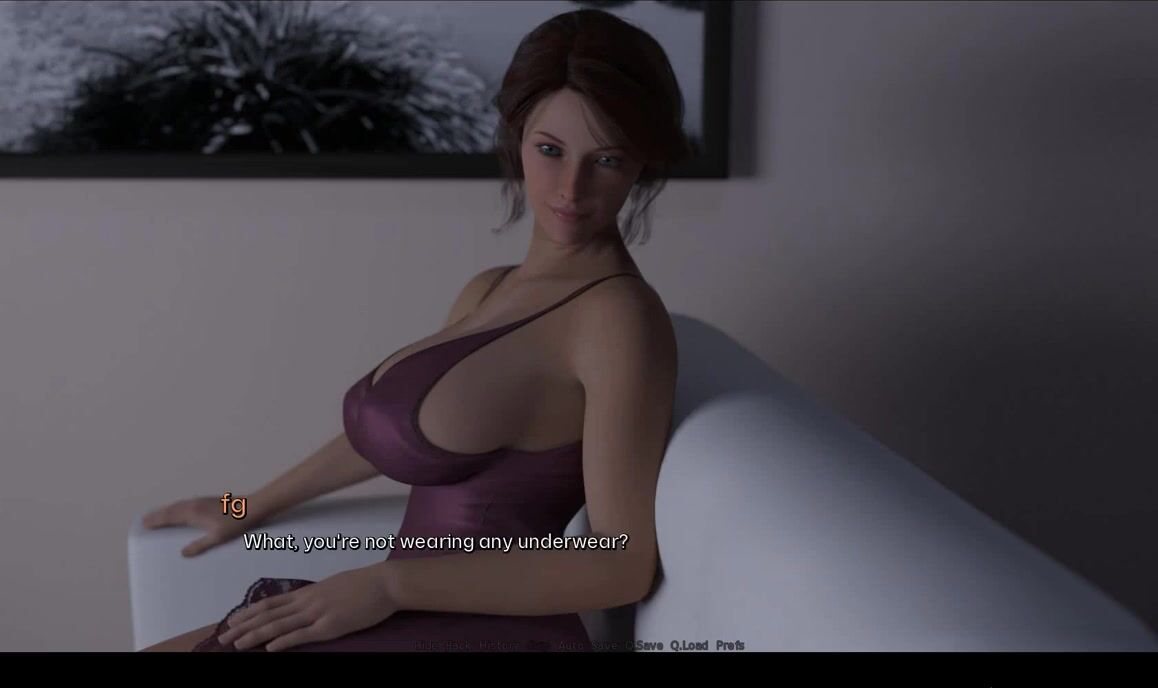Open the Prefs menu

[x=730, y=646]
